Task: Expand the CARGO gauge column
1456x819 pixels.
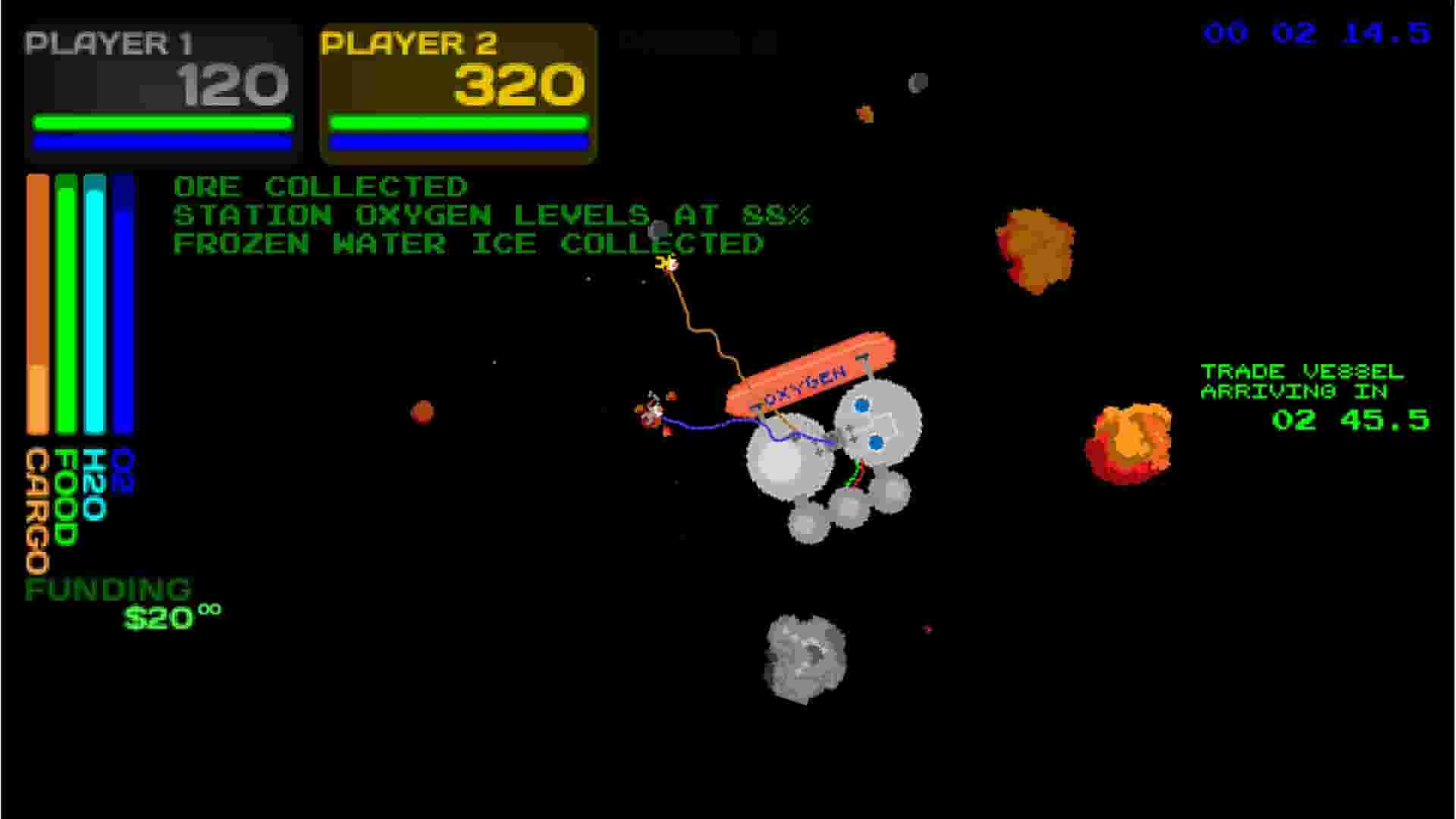Action: (x=36, y=303)
